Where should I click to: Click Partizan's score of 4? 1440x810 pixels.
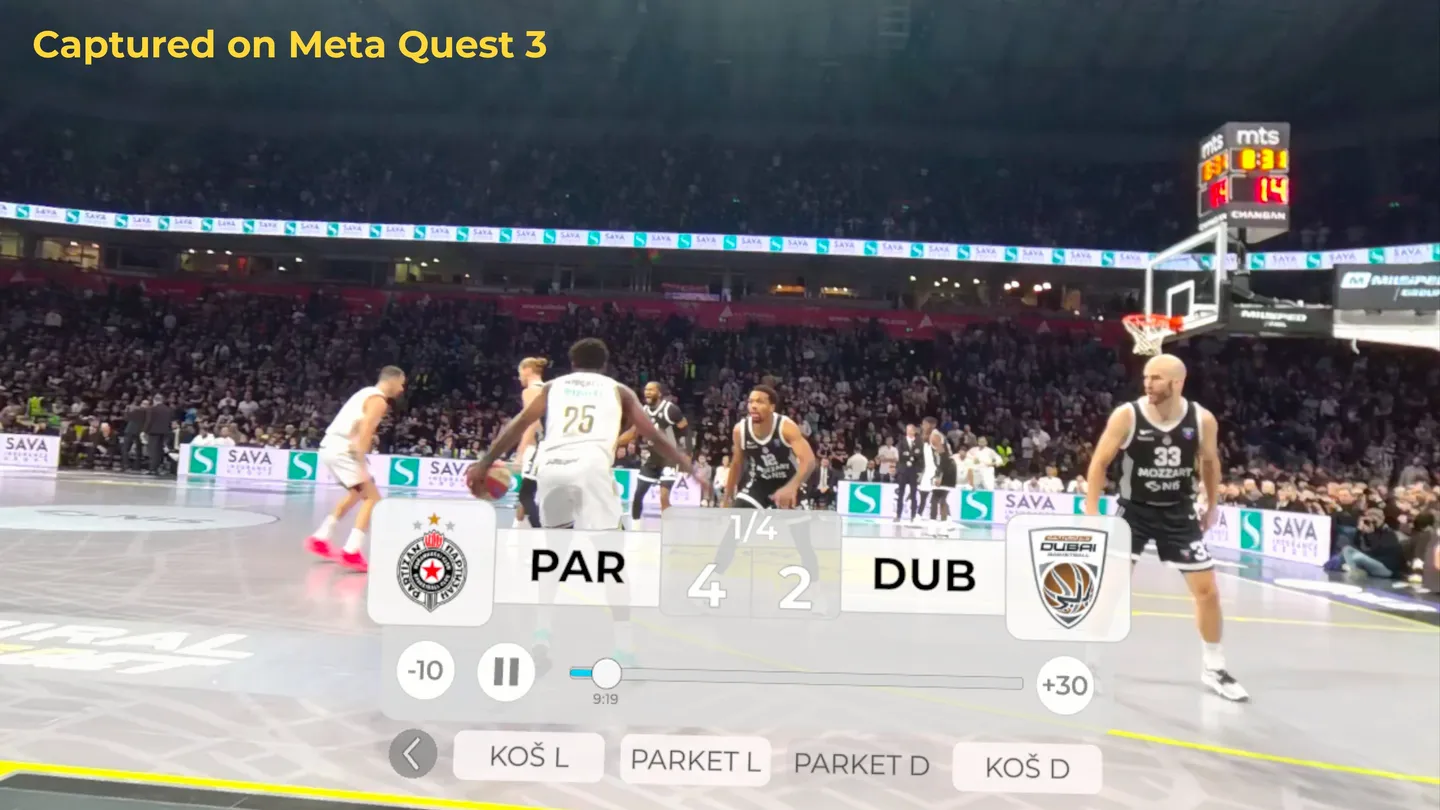(x=706, y=590)
